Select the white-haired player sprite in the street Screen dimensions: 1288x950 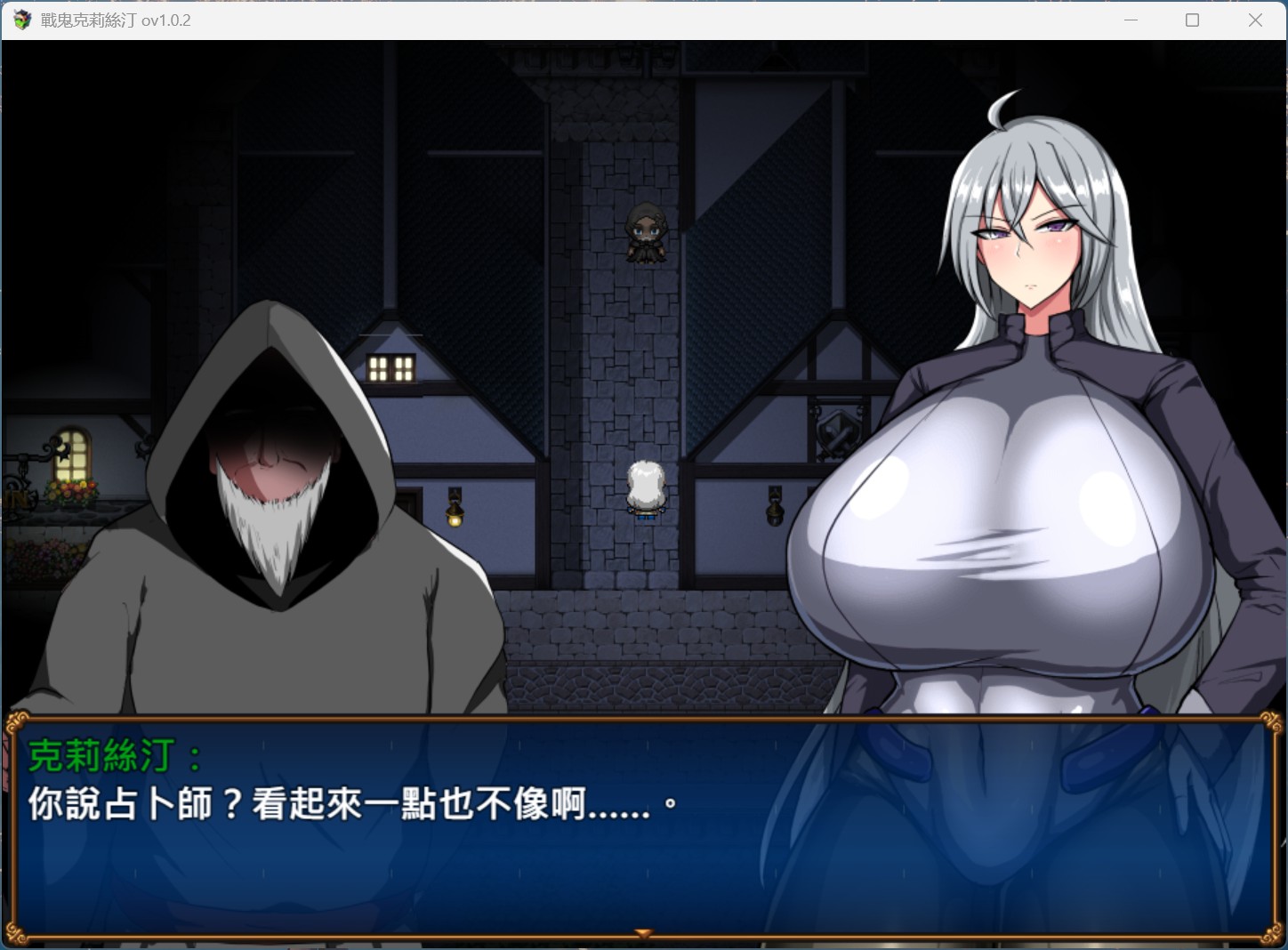[647, 487]
